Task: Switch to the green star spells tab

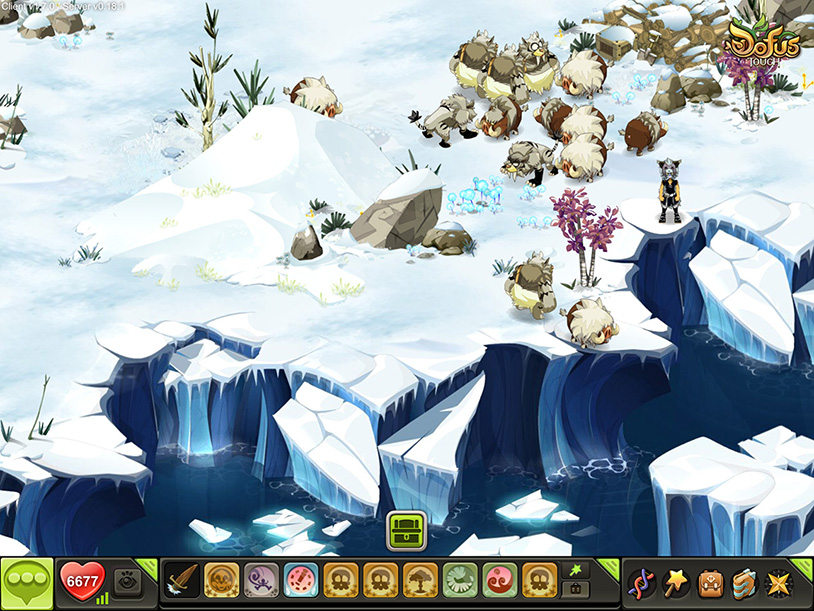Action: point(576,569)
